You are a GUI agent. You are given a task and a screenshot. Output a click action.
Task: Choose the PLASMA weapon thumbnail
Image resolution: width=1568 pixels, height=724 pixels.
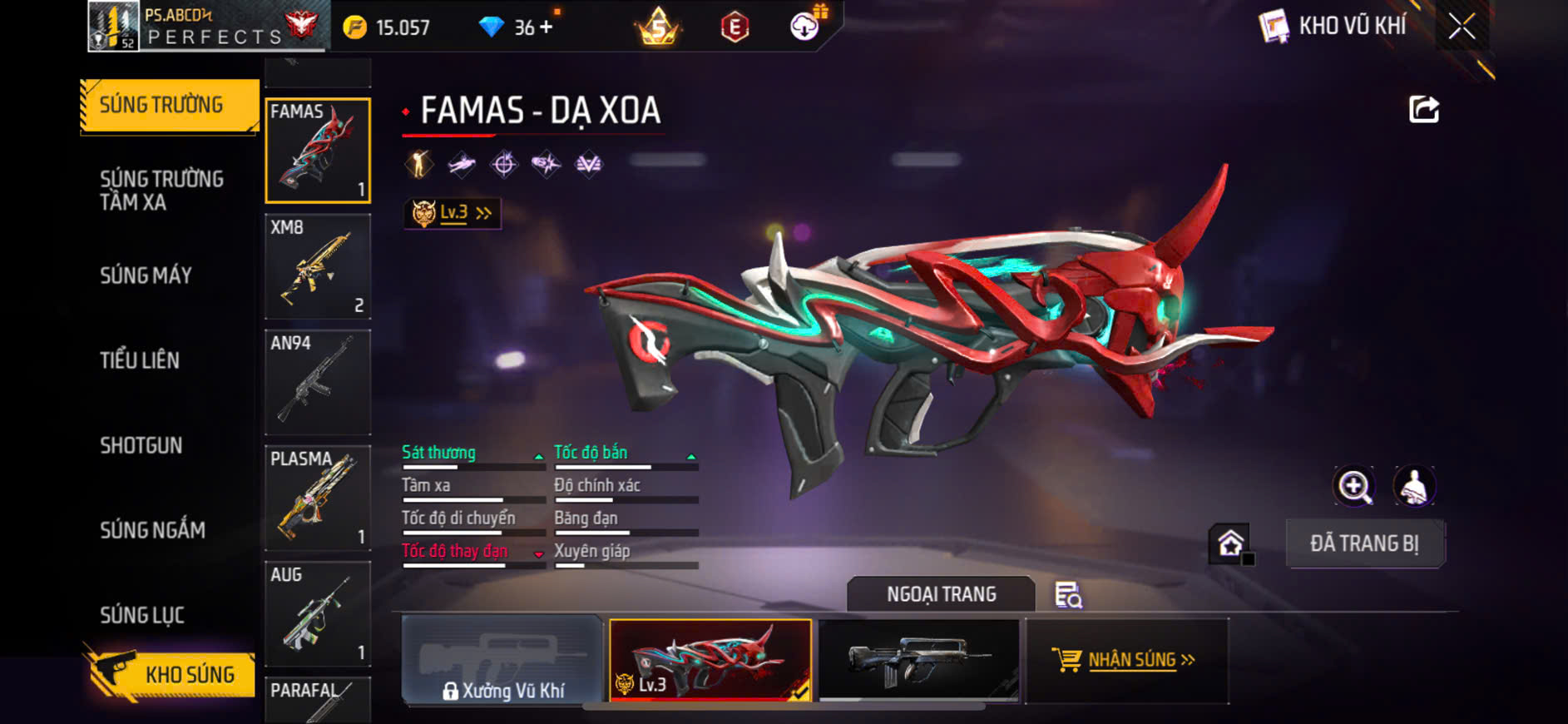(x=318, y=498)
